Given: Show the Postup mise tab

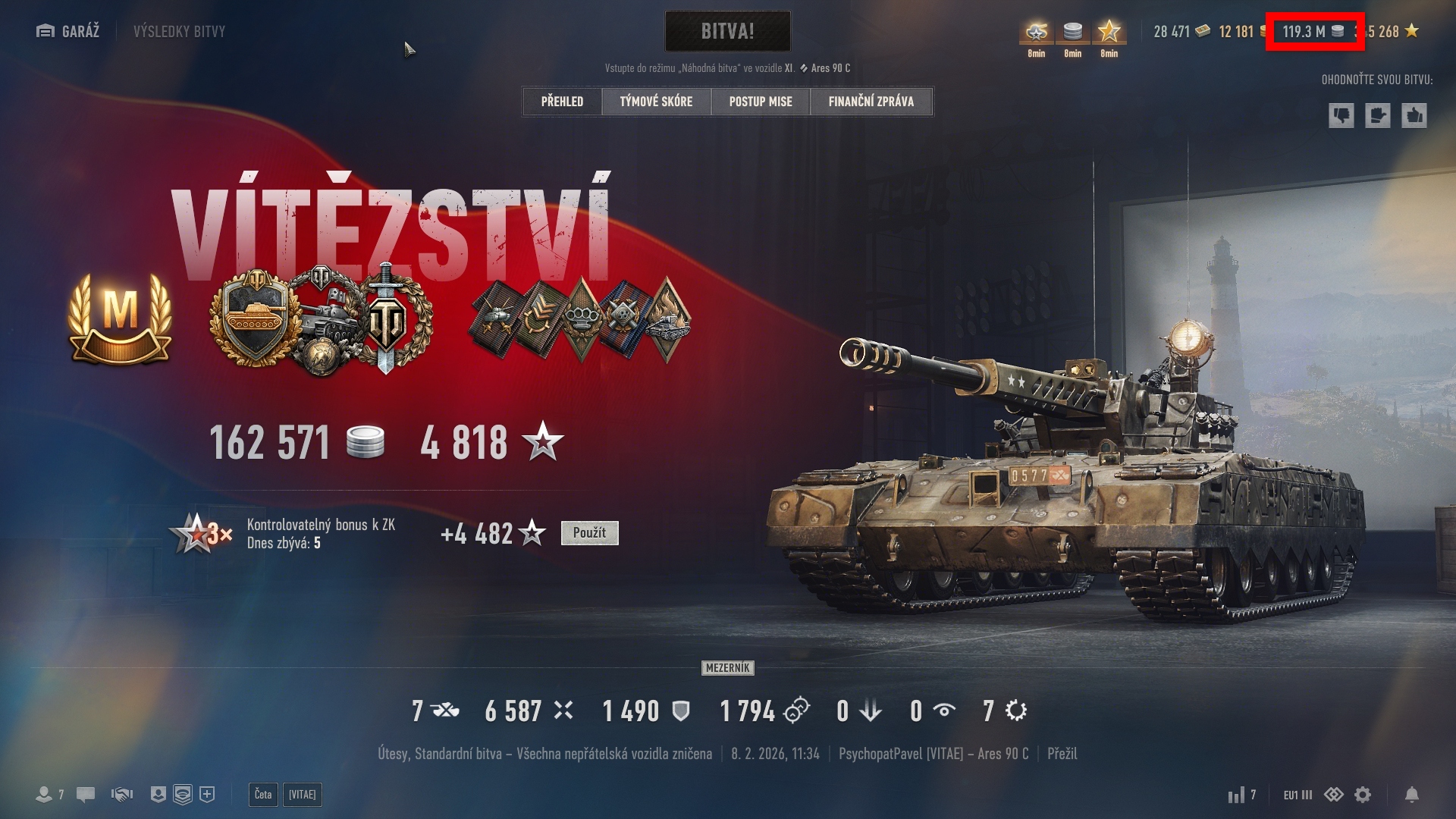Looking at the screenshot, I should click(761, 102).
